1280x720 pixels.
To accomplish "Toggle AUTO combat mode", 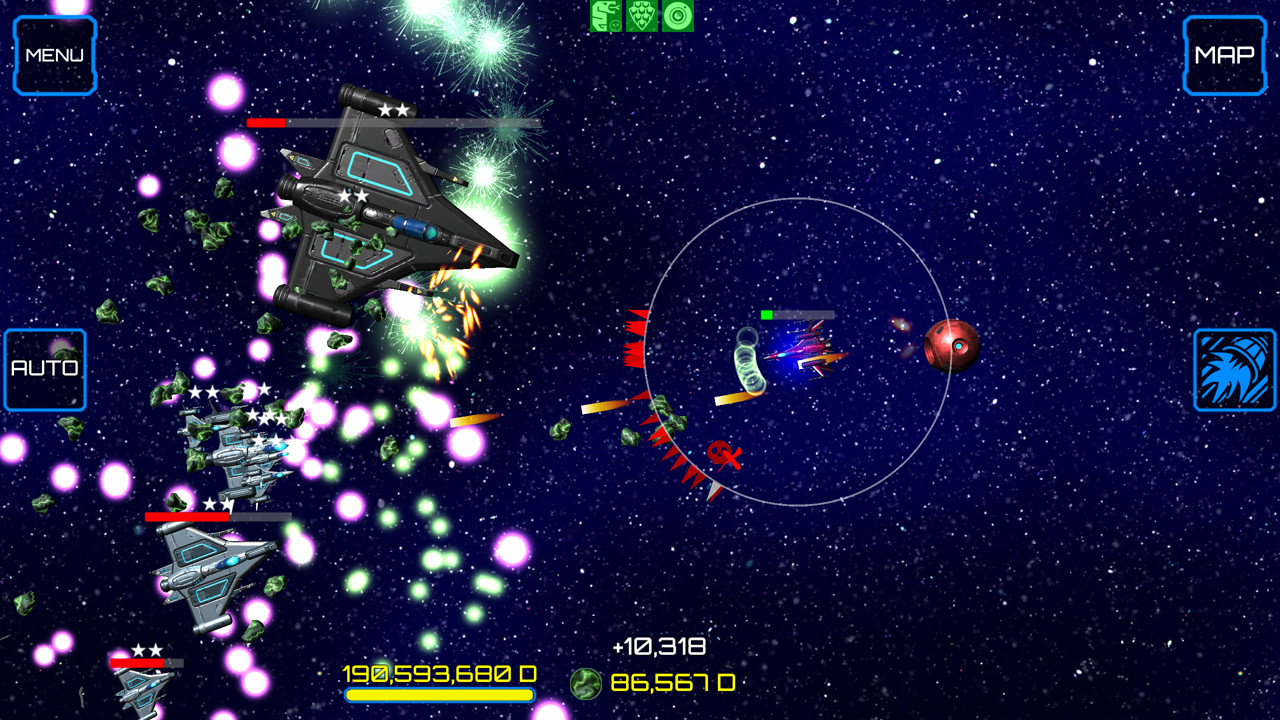I will 44,368.
